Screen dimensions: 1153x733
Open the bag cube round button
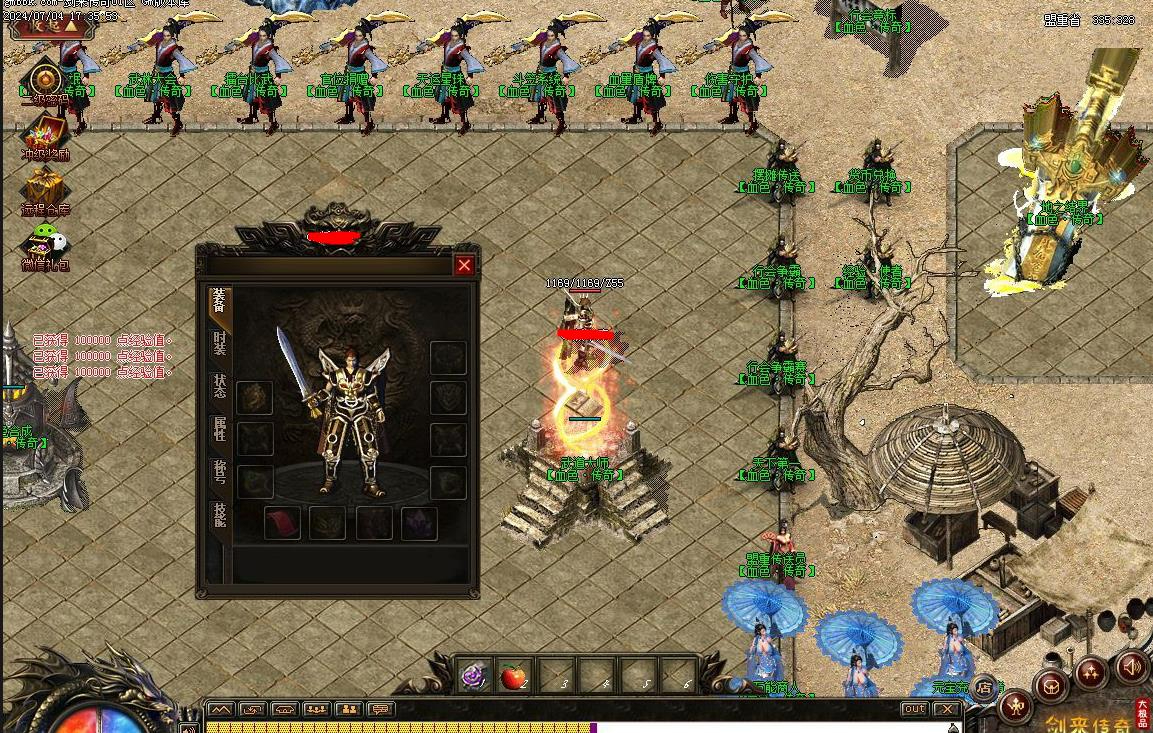point(1051,686)
